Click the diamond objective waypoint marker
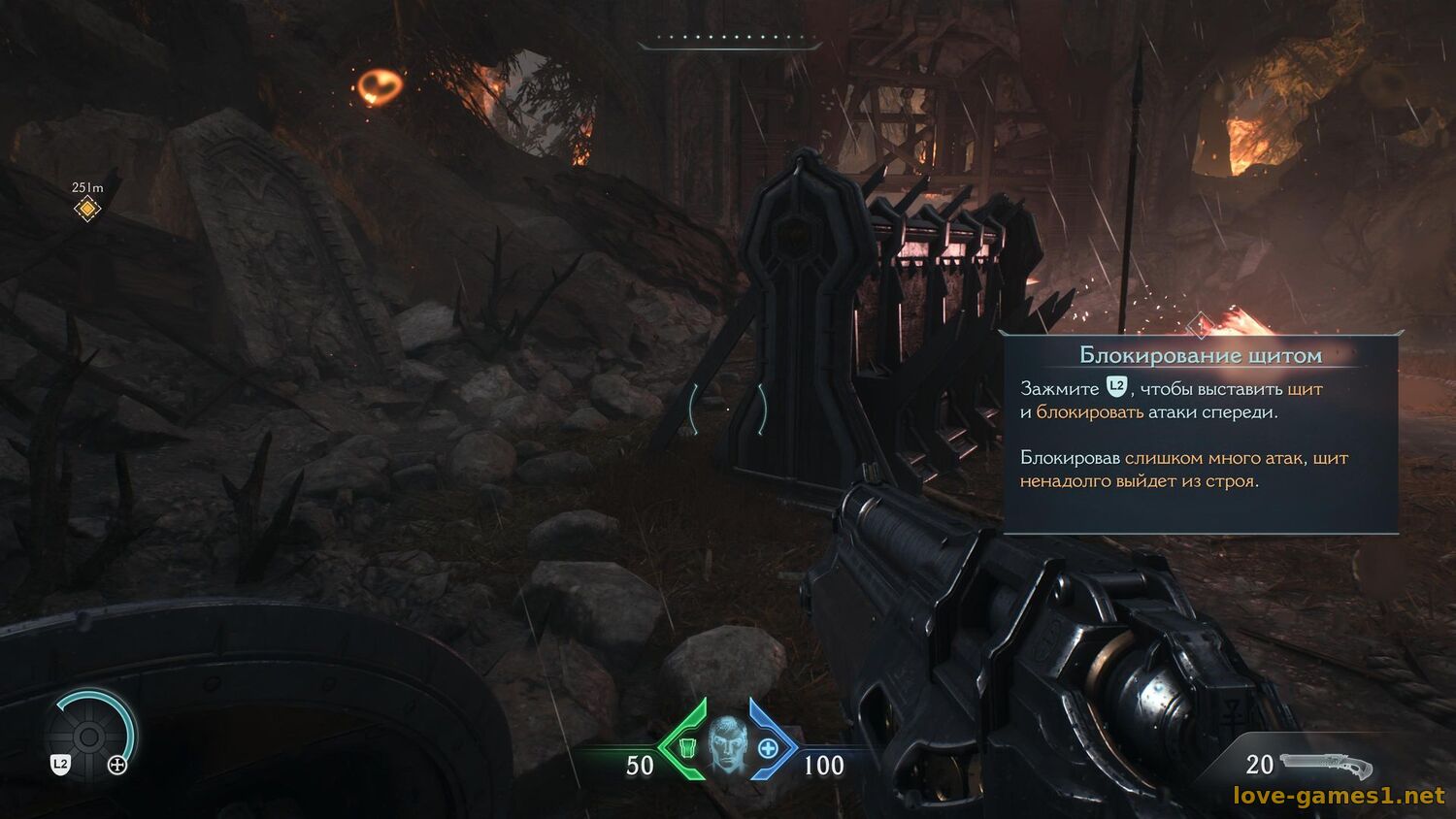1456x819 pixels. pyautogui.click(x=87, y=209)
